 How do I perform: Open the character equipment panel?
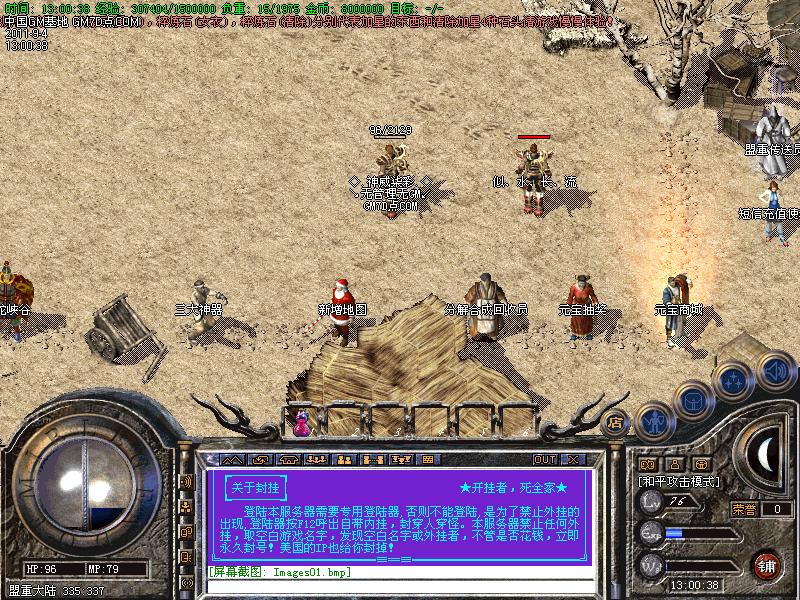tap(654, 420)
